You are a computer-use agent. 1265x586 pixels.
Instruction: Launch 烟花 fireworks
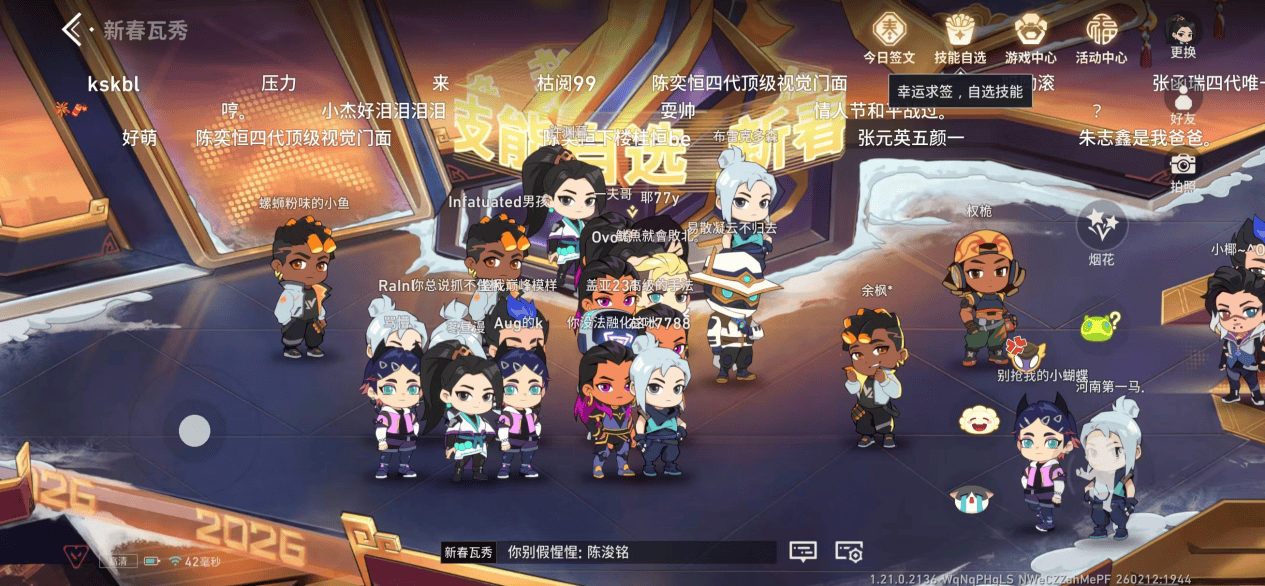(x=1101, y=226)
